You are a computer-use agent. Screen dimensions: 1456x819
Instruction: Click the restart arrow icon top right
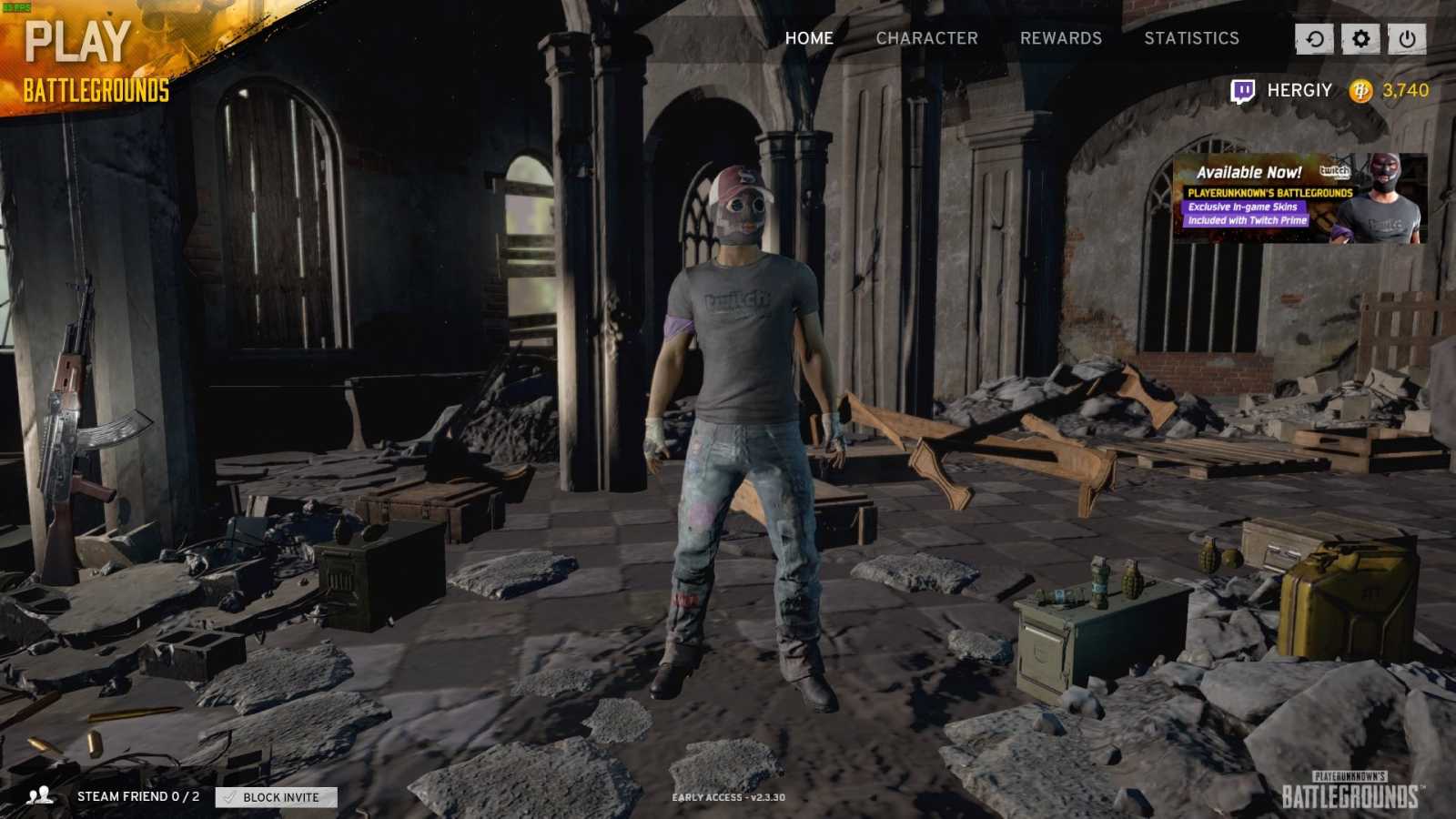(x=1313, y=39)
